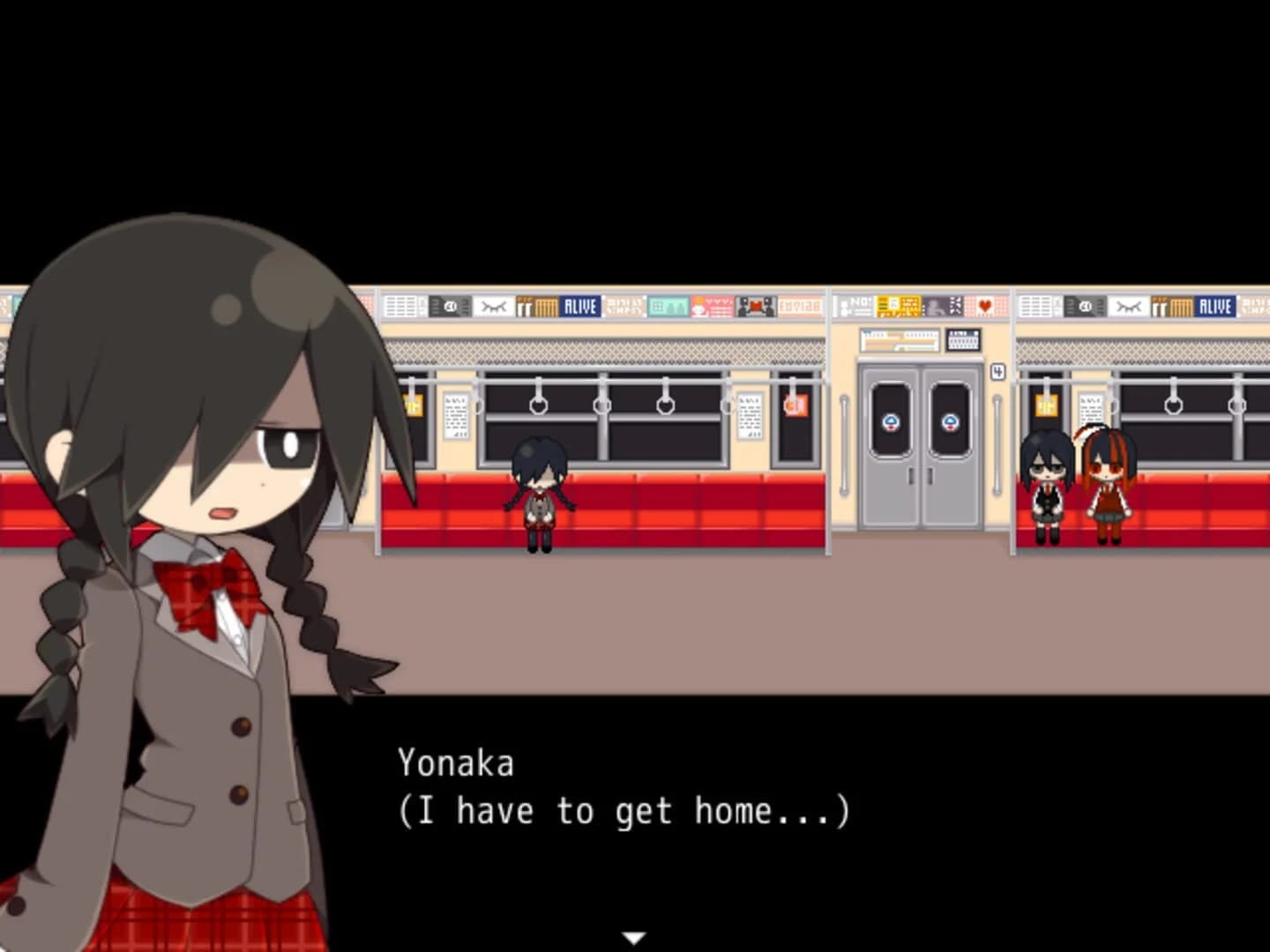
Task: Click the mint-green buildings advertisement
Action: coord(667,305)
